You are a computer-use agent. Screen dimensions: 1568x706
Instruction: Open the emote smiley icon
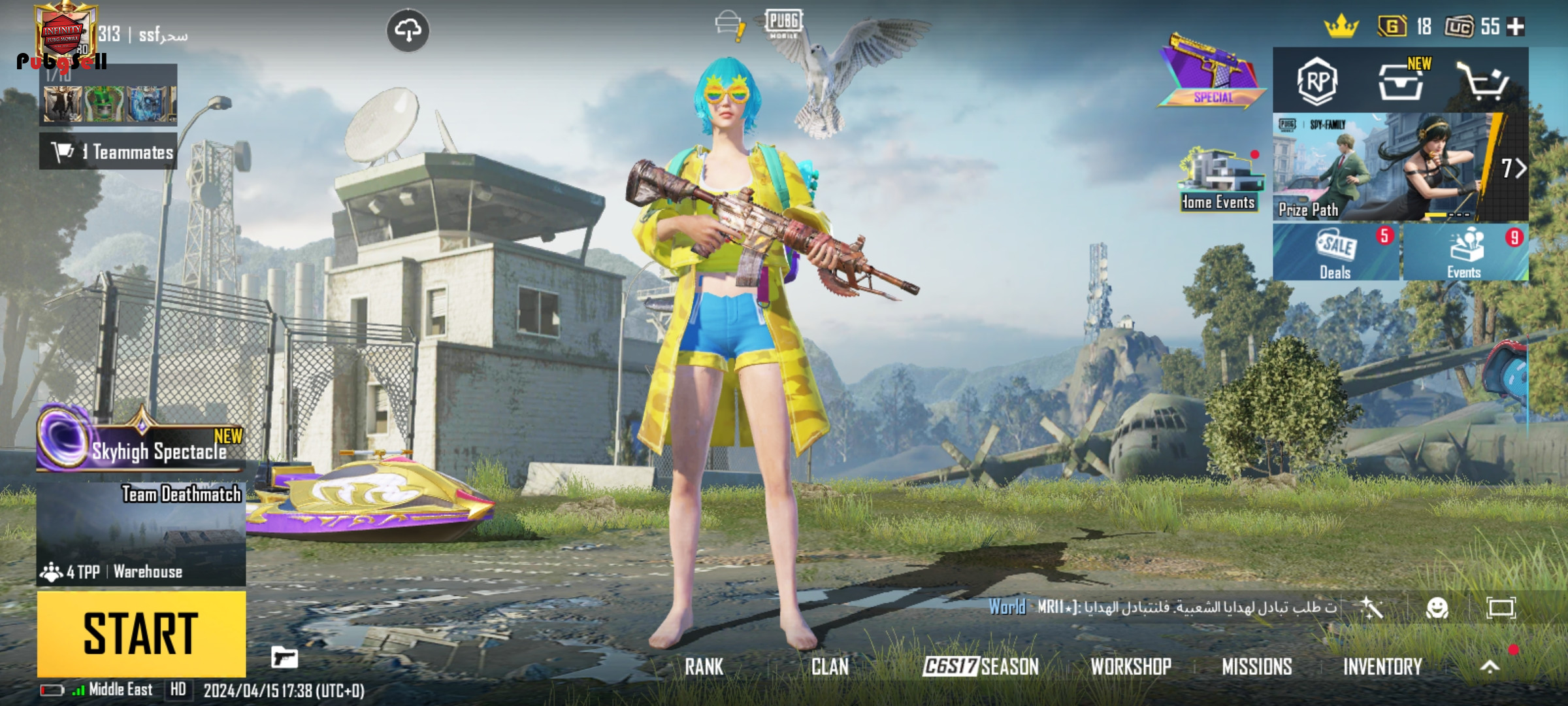click(1437, 609)
